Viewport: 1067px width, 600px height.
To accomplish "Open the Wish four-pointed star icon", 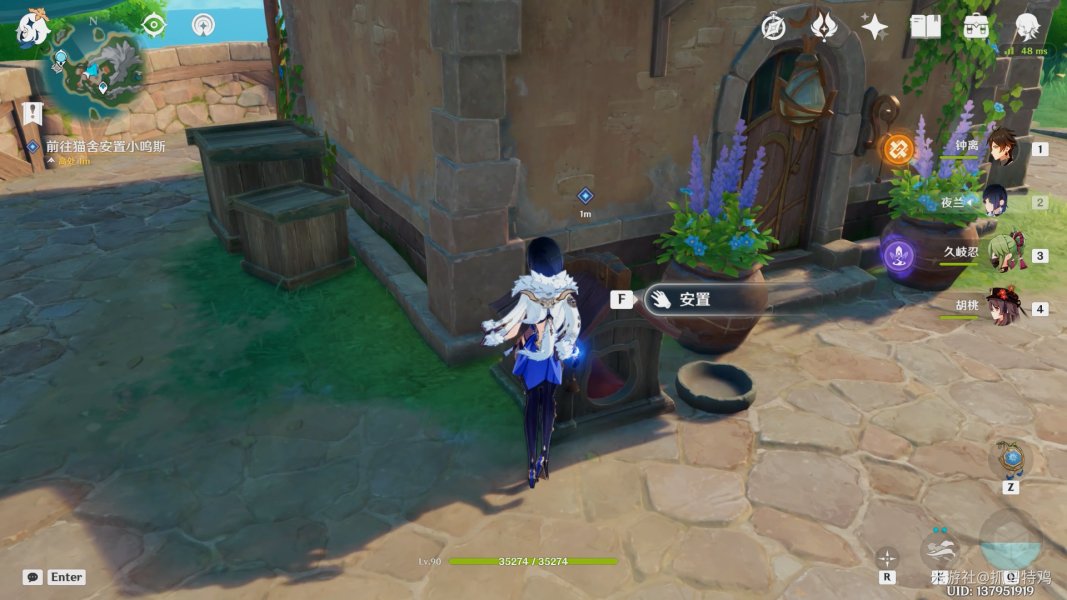I will pos(875,27).
